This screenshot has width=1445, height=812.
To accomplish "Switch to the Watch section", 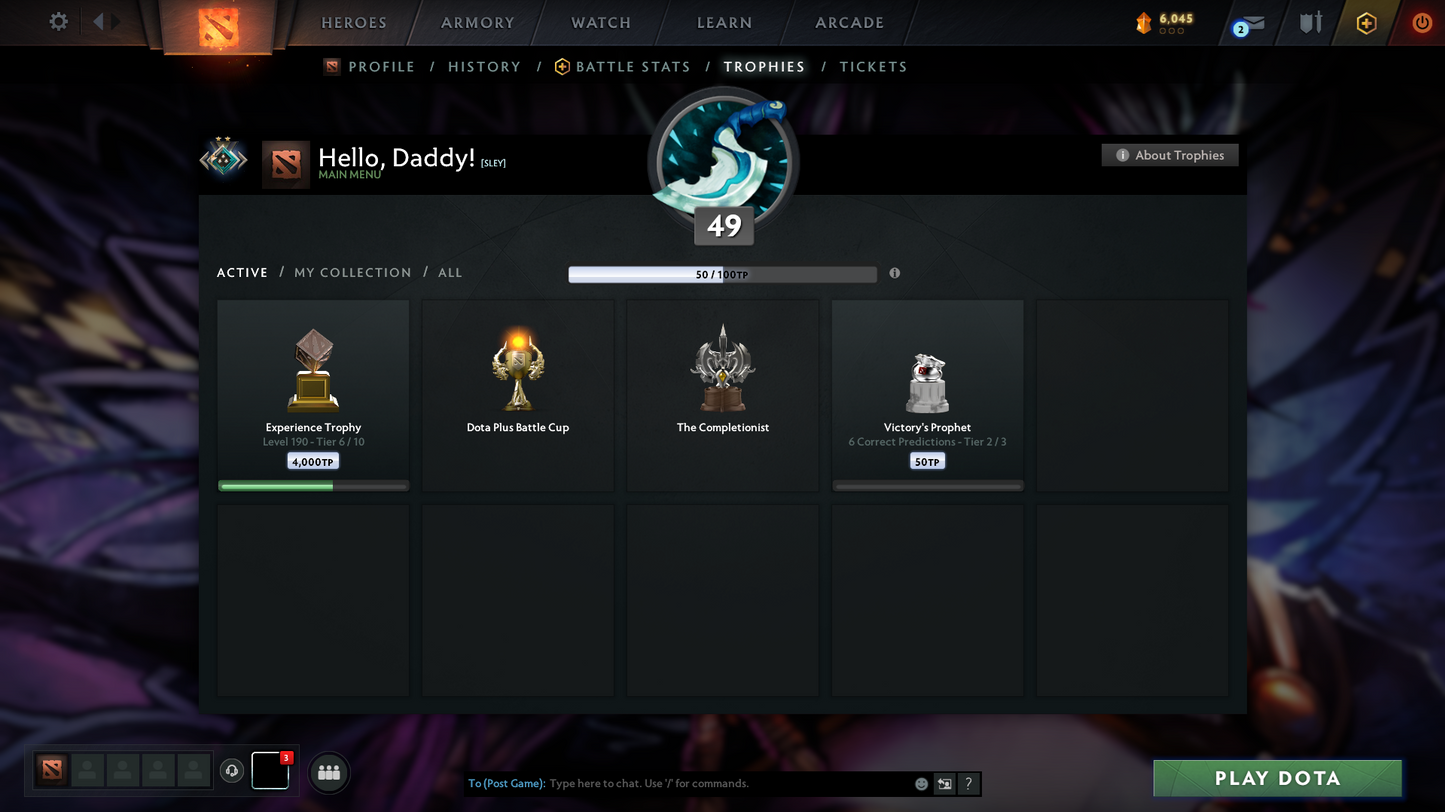I will [601, 23].
